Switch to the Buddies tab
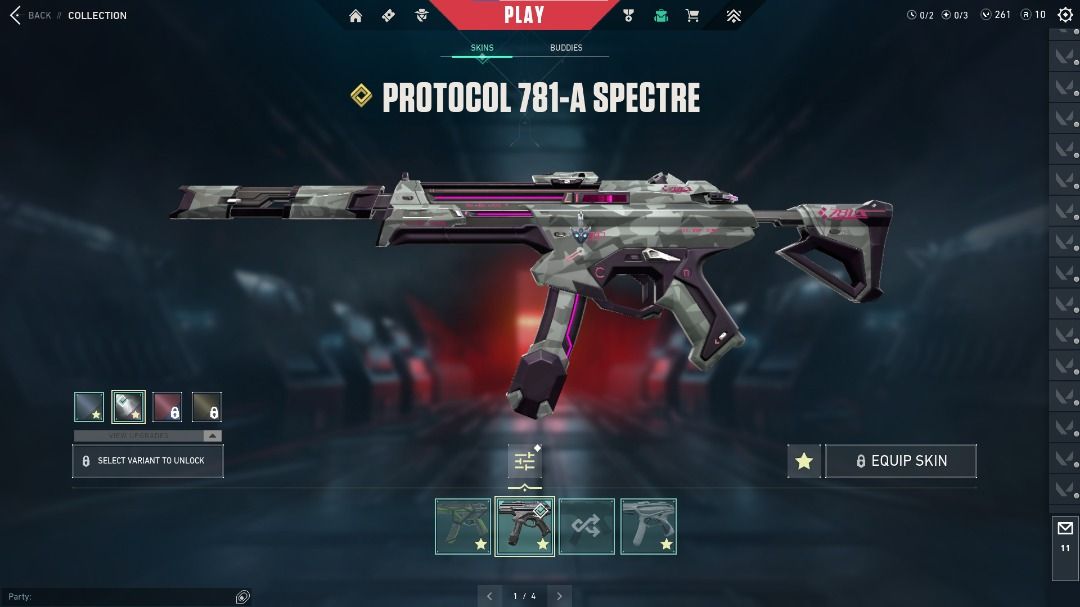Screen dimensions: 1080x607 click(565, 48)
